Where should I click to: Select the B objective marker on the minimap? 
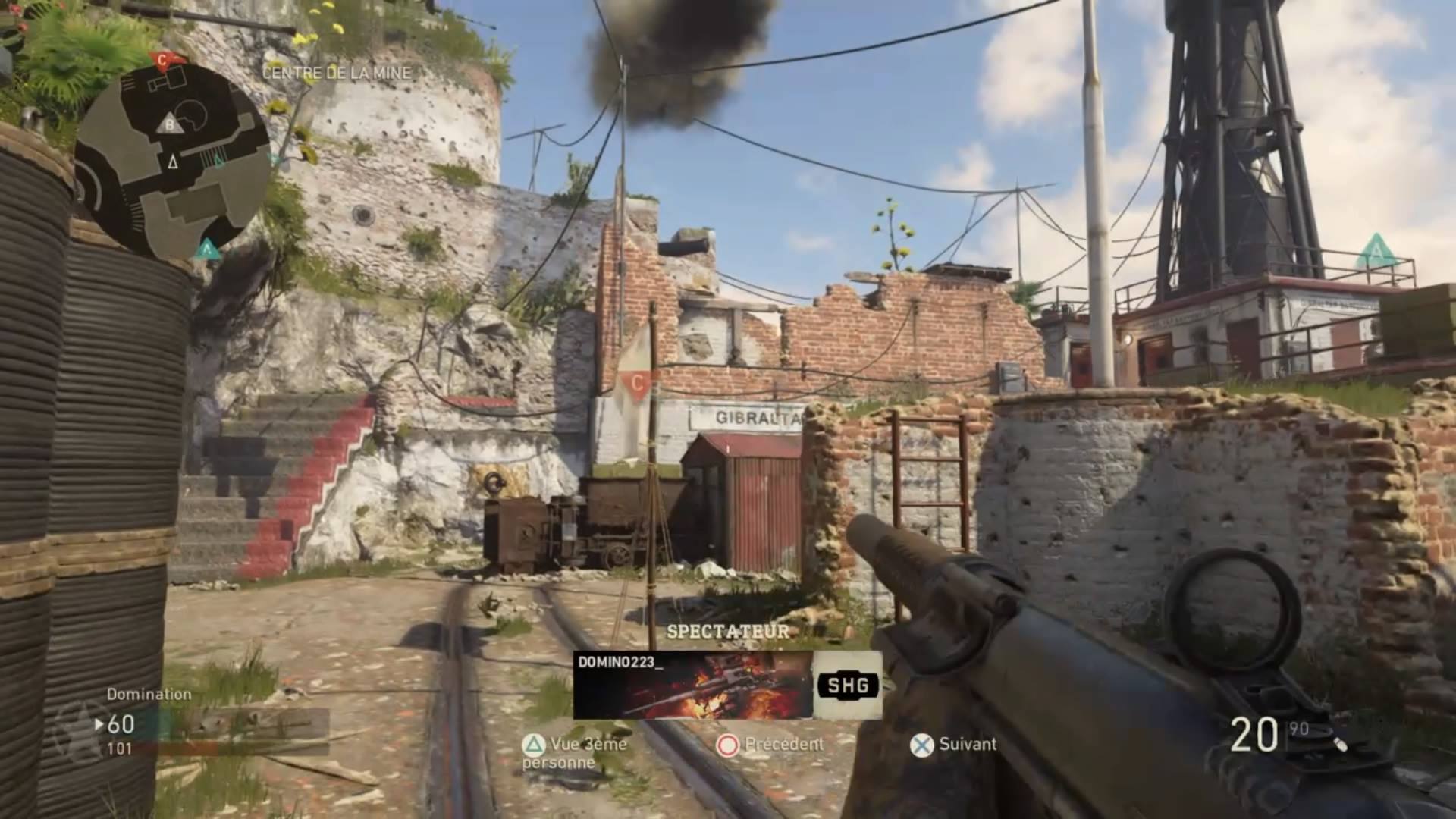tap(171, 125)
